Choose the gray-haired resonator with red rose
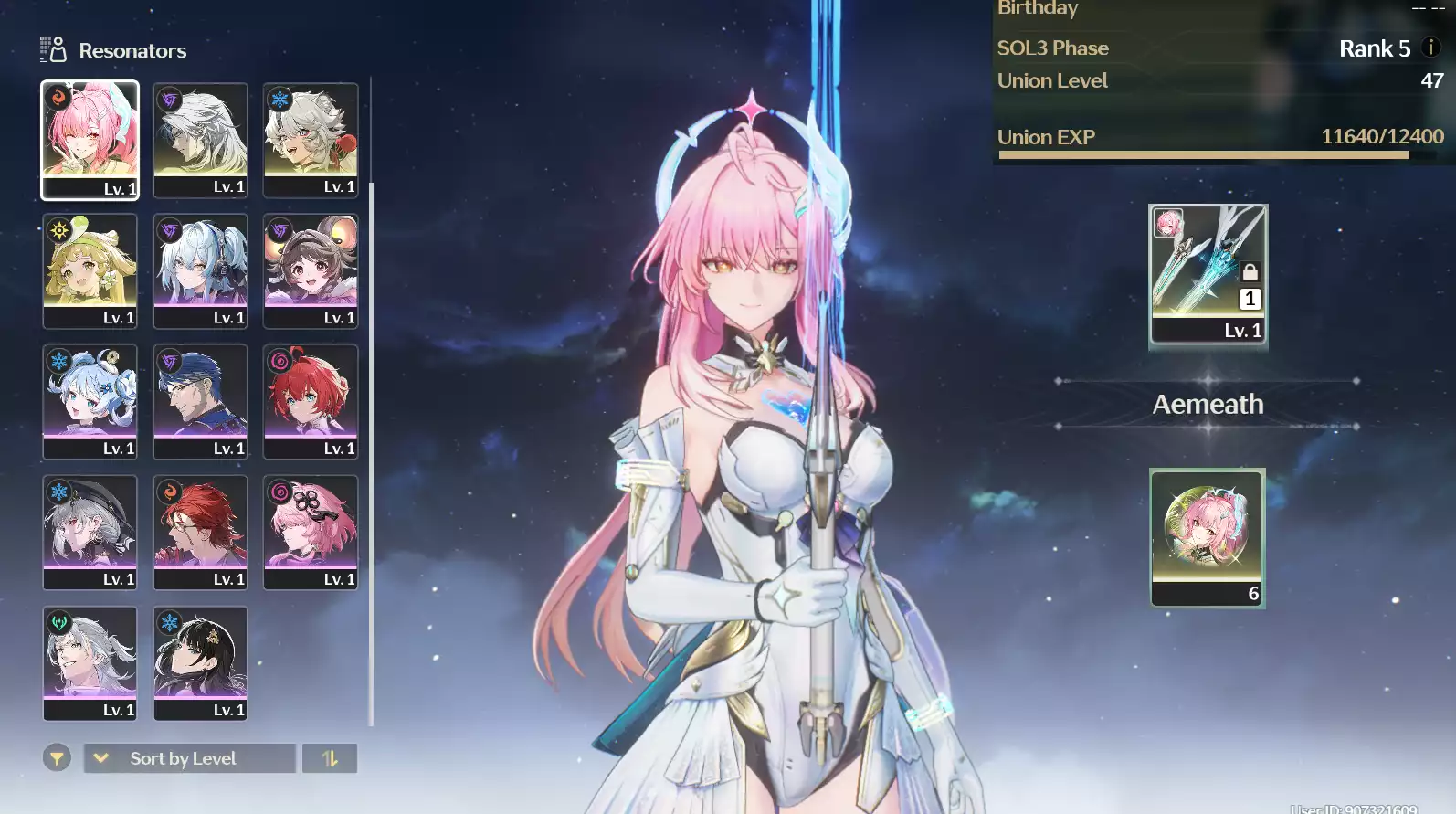Viewport: 1456px width, 814px height. (x=311, y=139)
